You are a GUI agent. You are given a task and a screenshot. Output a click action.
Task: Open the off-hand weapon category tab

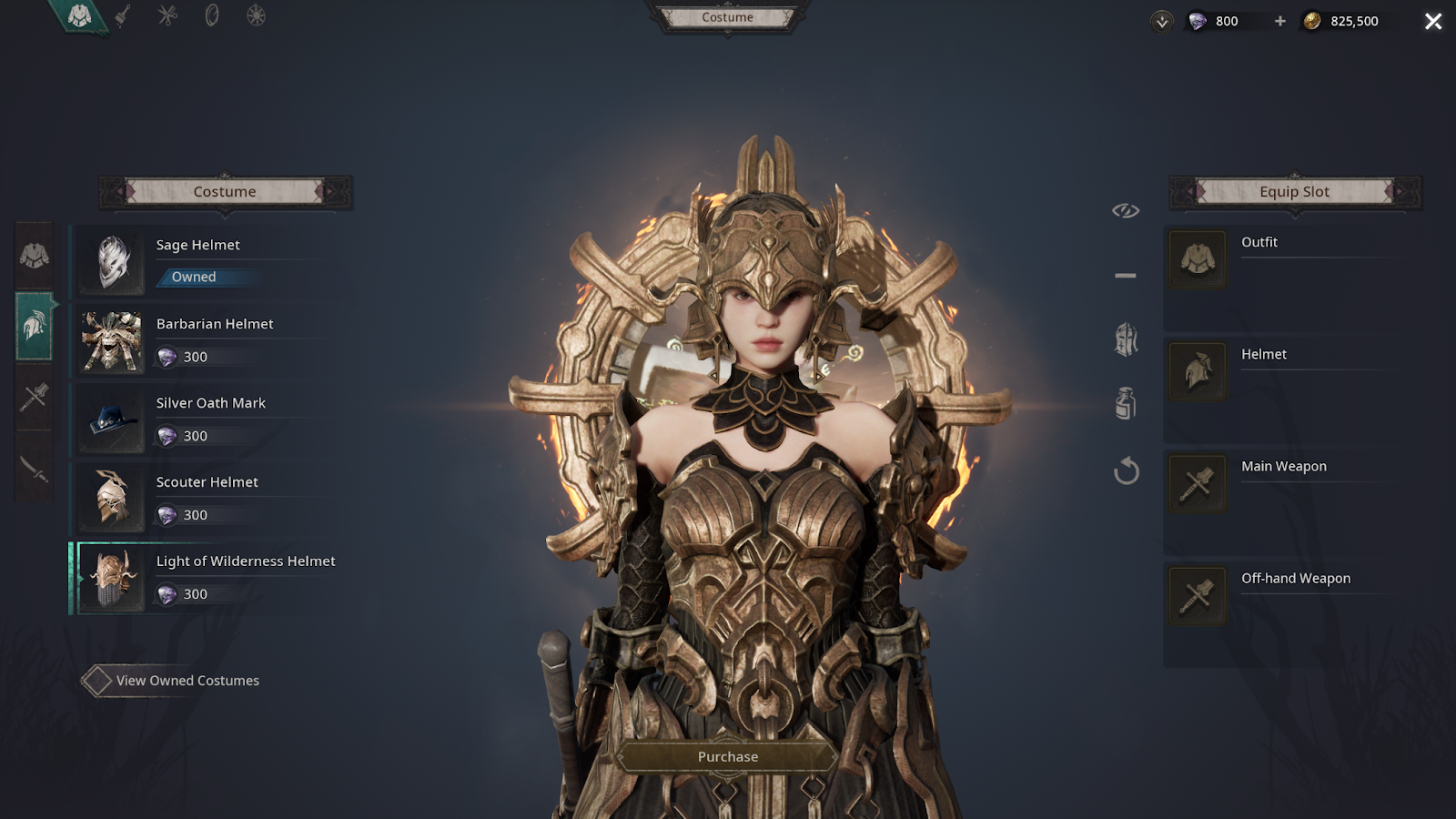(x=35, y=468)
